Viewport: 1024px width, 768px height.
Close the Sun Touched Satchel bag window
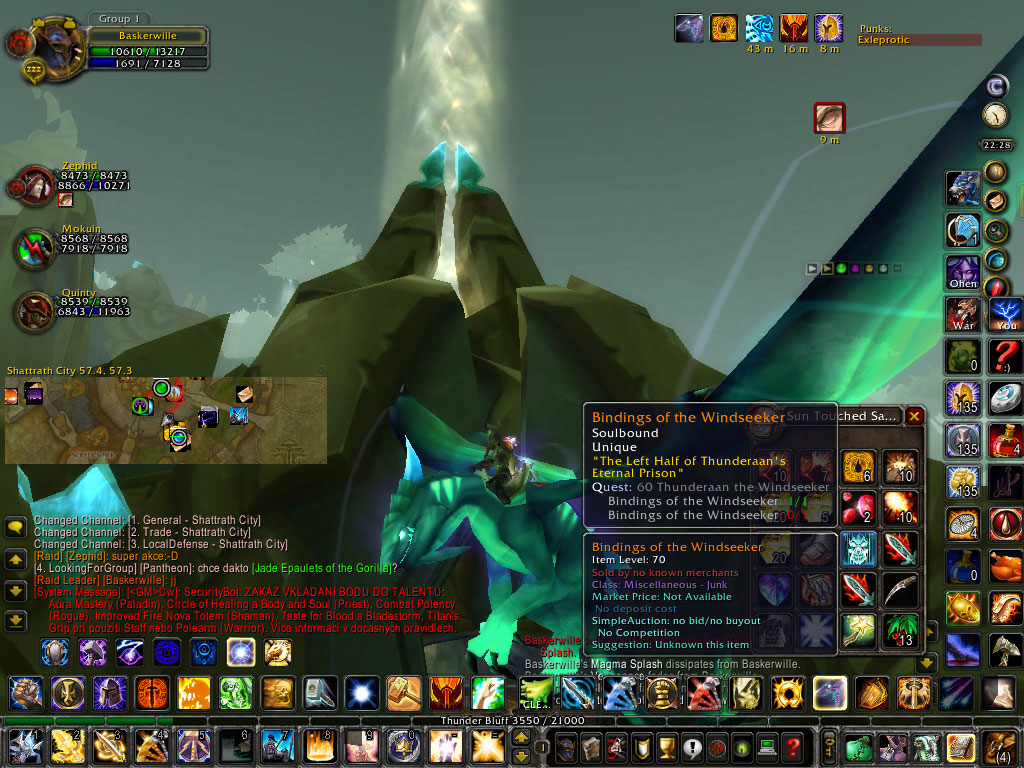point(914,416)
